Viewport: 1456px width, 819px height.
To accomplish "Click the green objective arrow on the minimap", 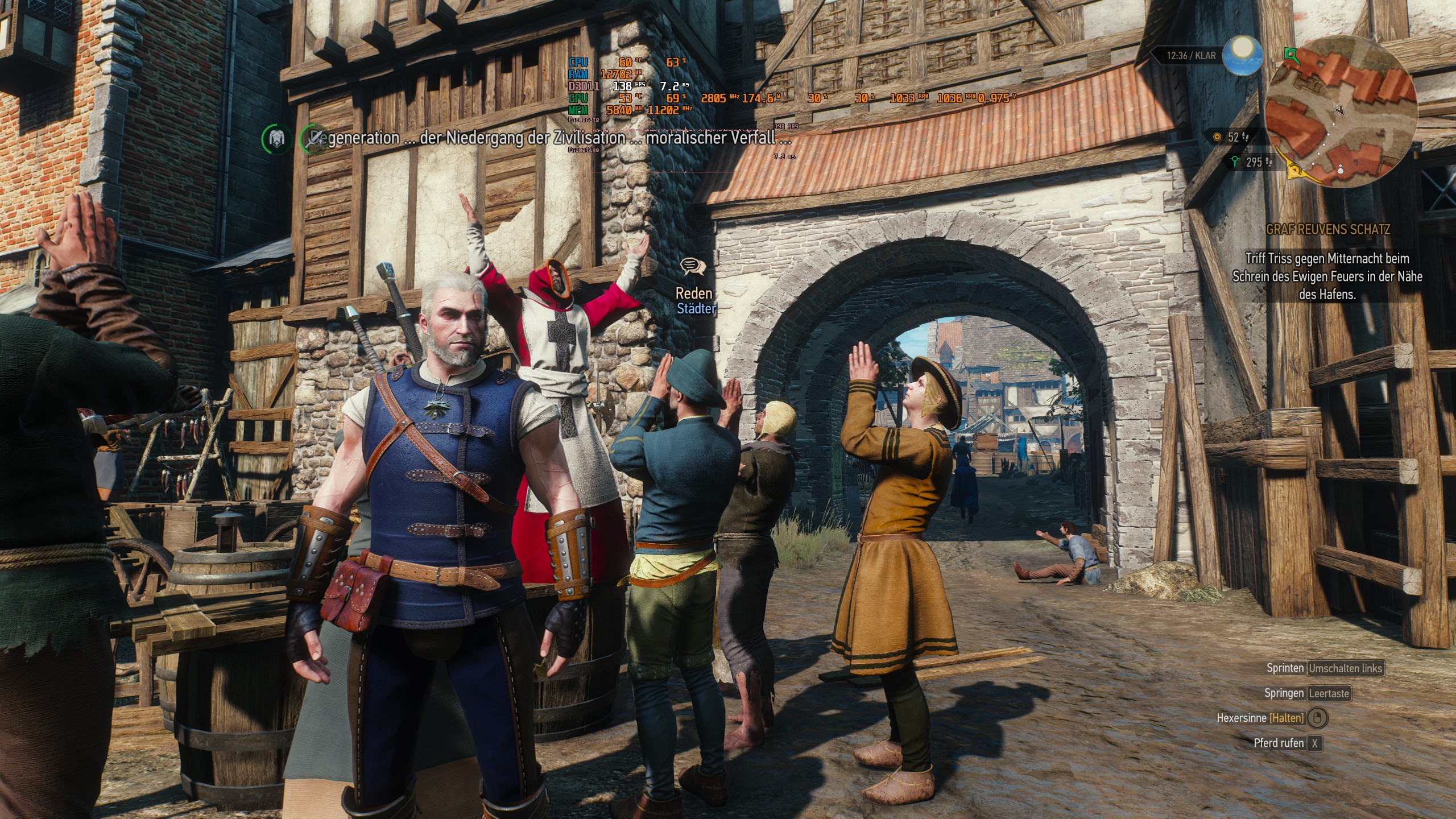I will (1290, 54).
